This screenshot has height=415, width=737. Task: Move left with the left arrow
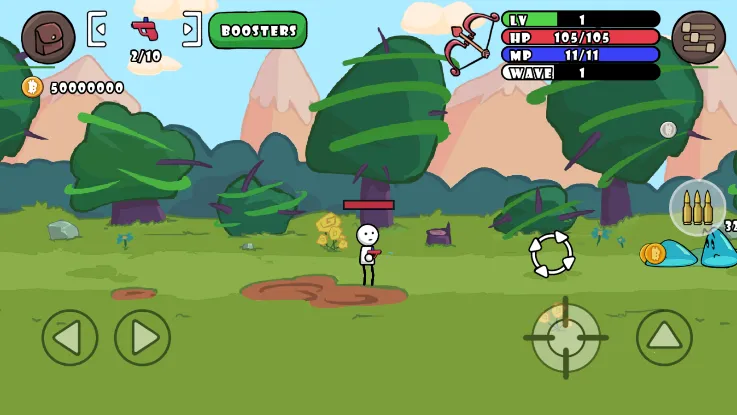70,338
